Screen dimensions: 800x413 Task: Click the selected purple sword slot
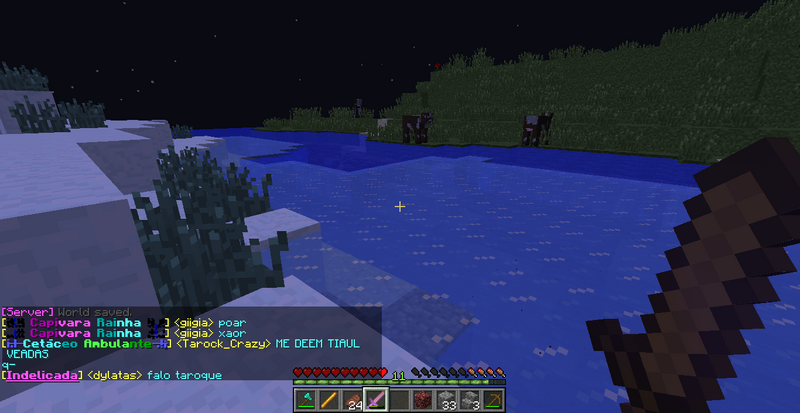pyautogui.click(x=376, y=401)
